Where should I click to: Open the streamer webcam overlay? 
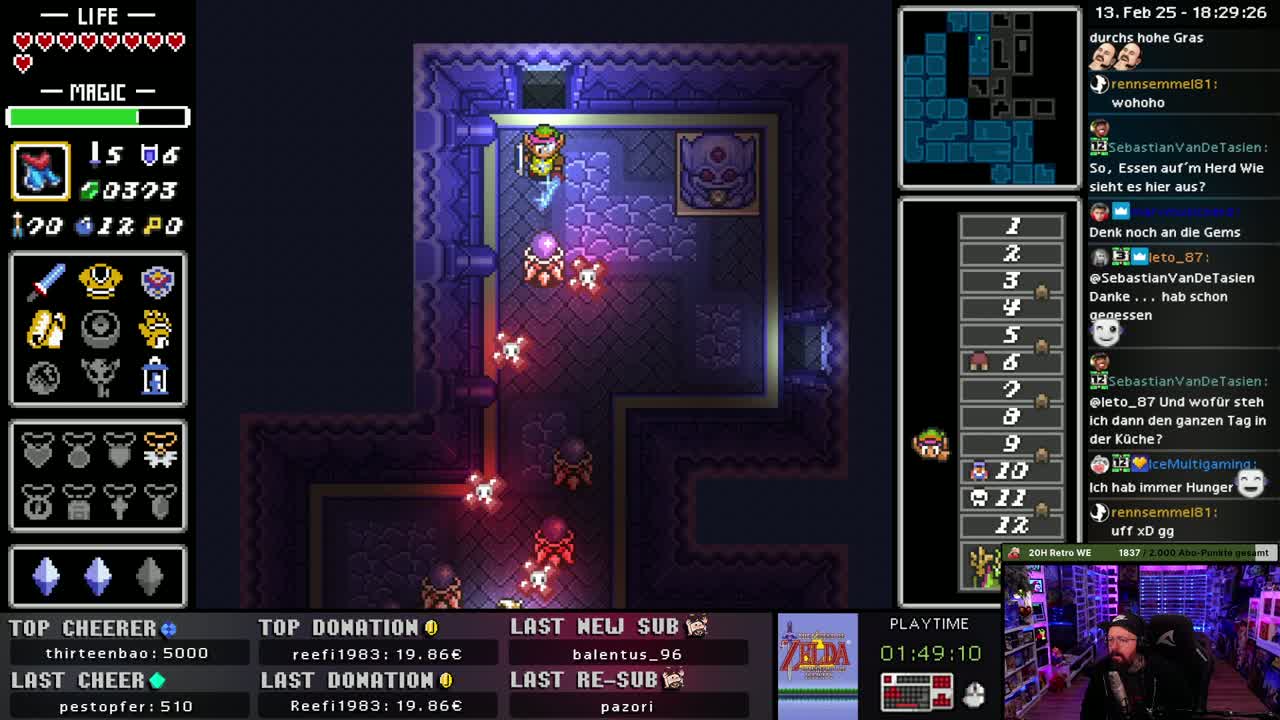tap(1141, 640)
